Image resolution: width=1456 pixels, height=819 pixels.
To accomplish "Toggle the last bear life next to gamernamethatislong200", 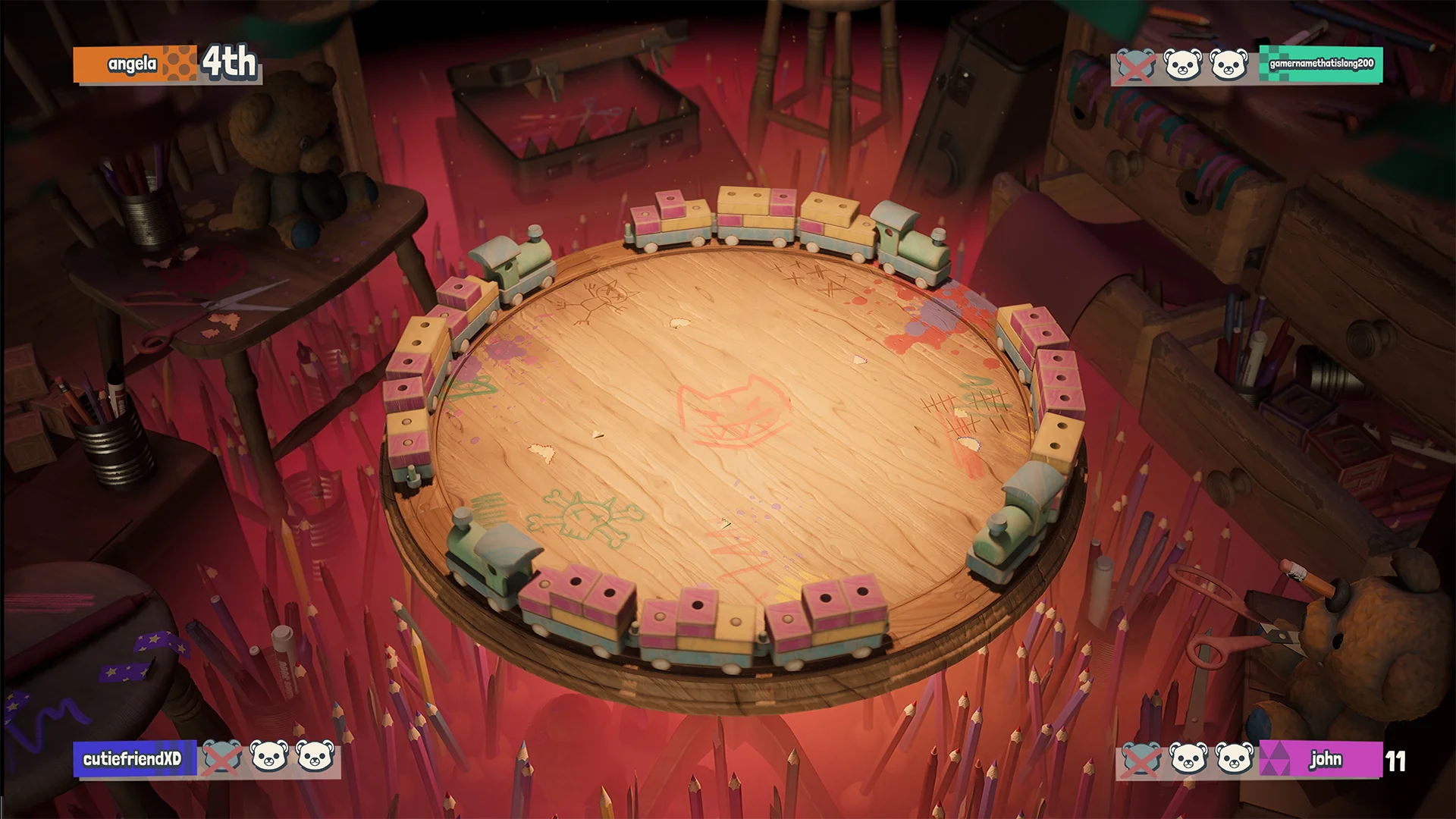I will 1229,65.
